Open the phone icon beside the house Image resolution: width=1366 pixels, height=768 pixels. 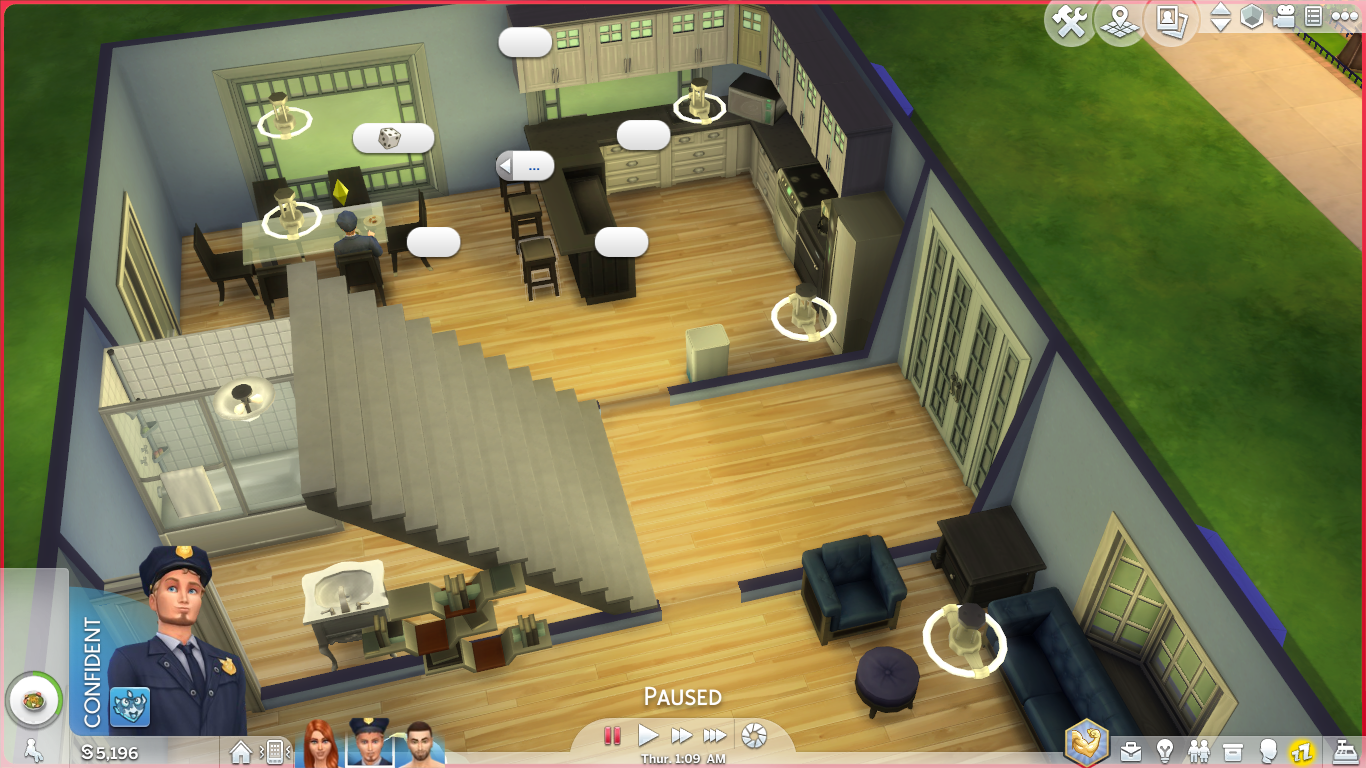[273, 751]
